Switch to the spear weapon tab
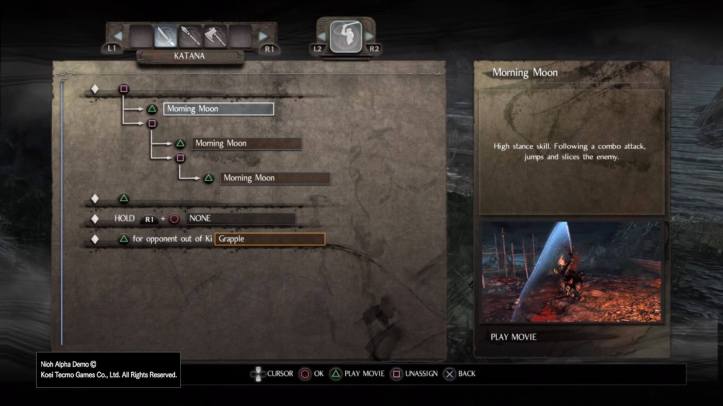Image resolution: width=723 pixels, height=406 pixels. (x=190, y=37)
